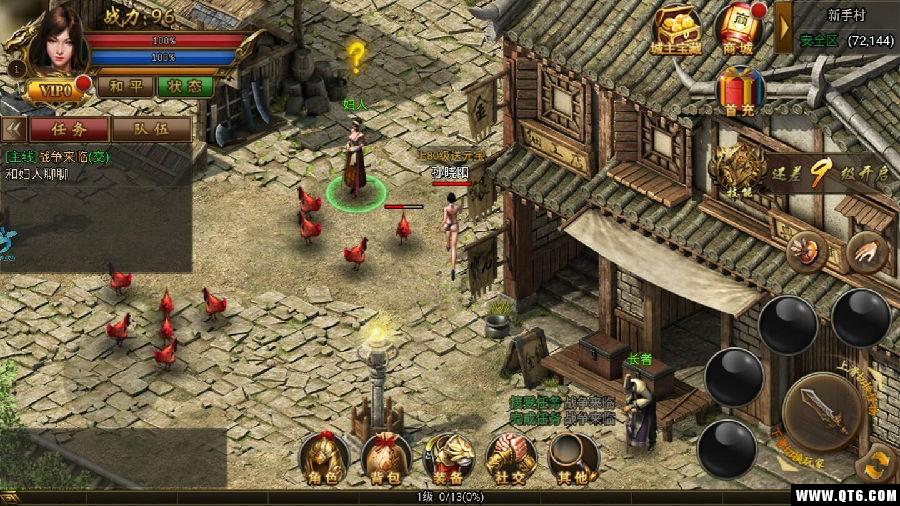Open the 社交 social menu
Screen dimensions: 900x506
510,462
